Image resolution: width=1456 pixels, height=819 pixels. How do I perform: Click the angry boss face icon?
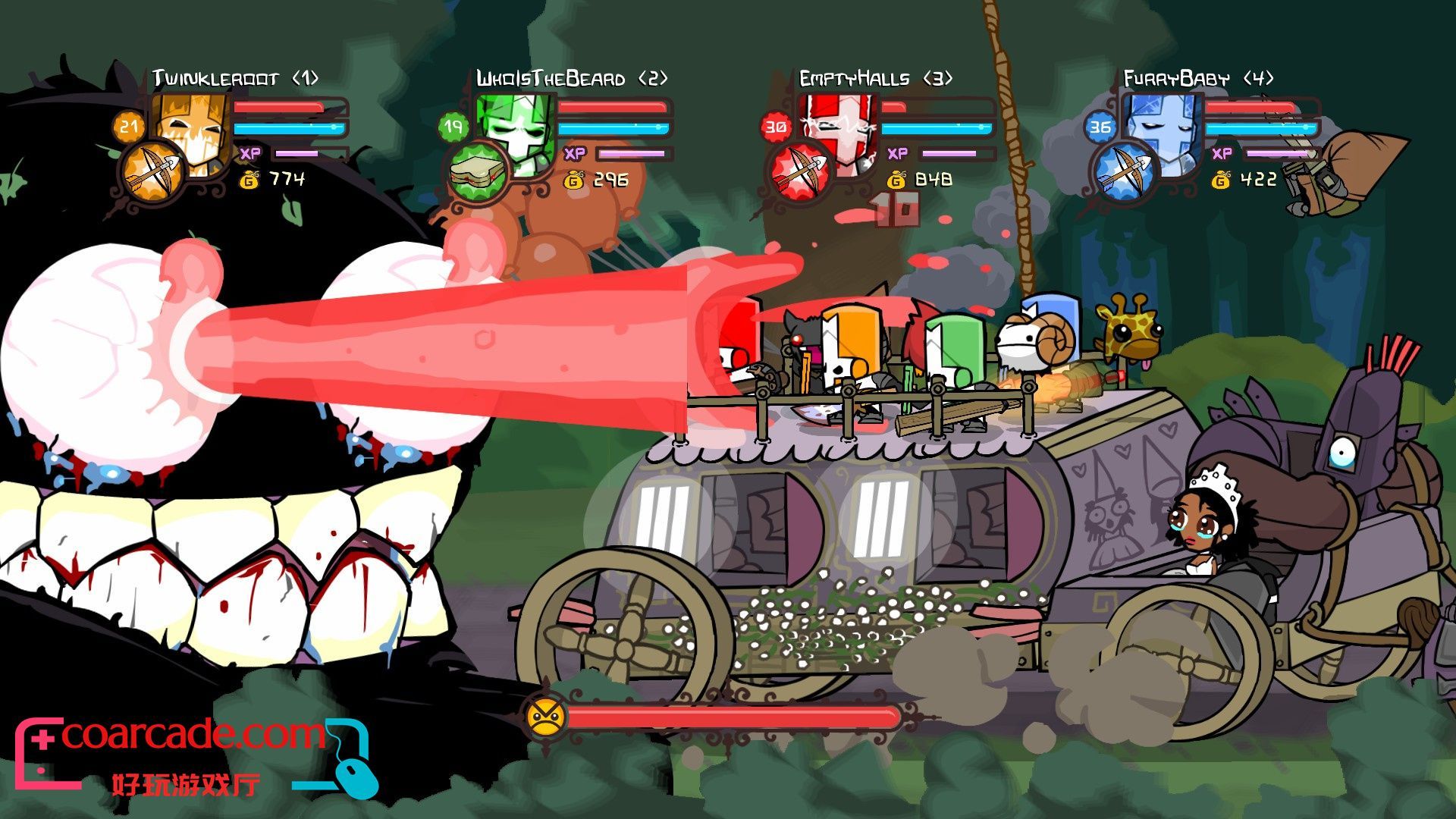click(545, 716)
